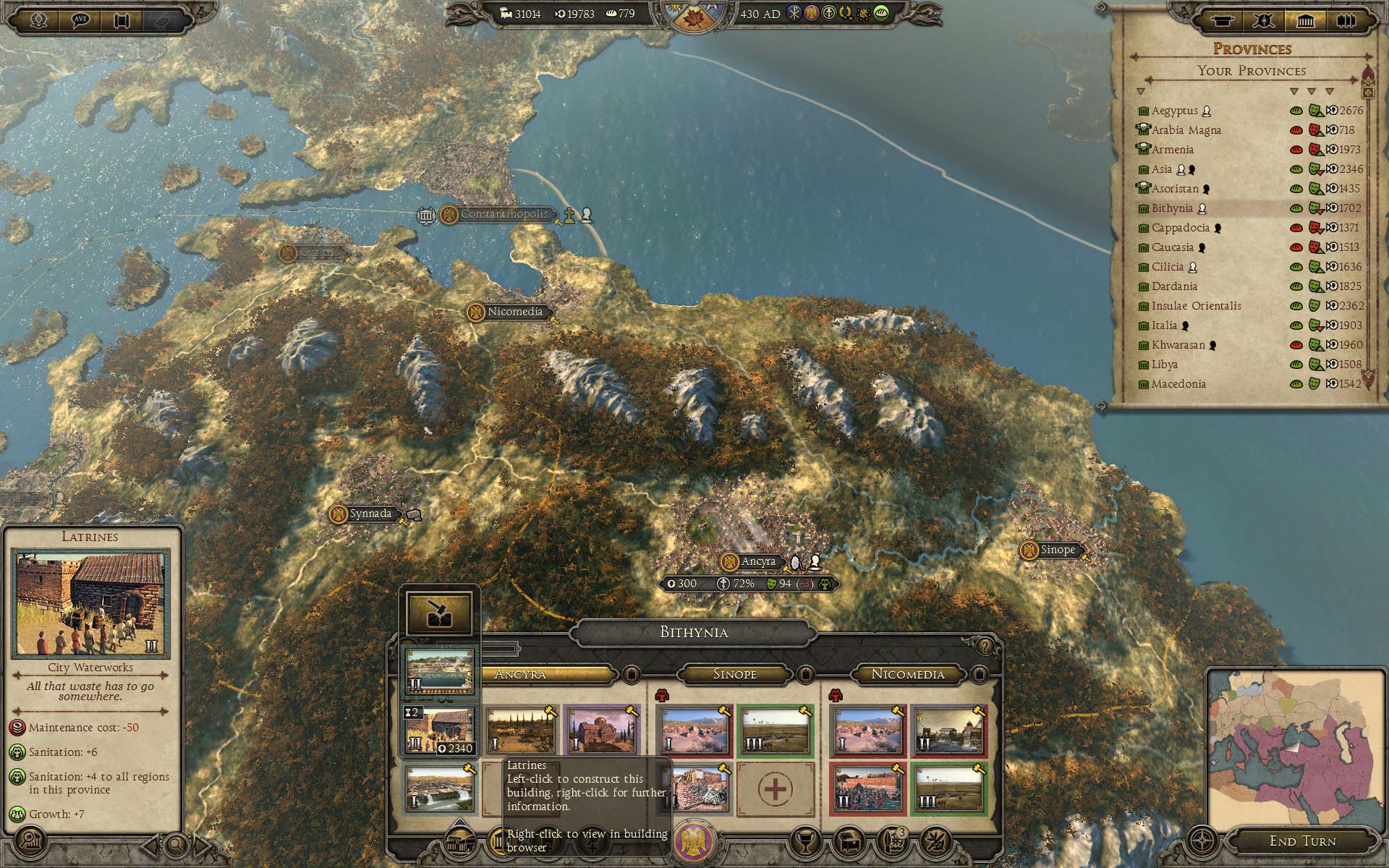1389x868 pixels.
Task: Switch to the Nicomedia settlement tab
Action: pos(907,674)
